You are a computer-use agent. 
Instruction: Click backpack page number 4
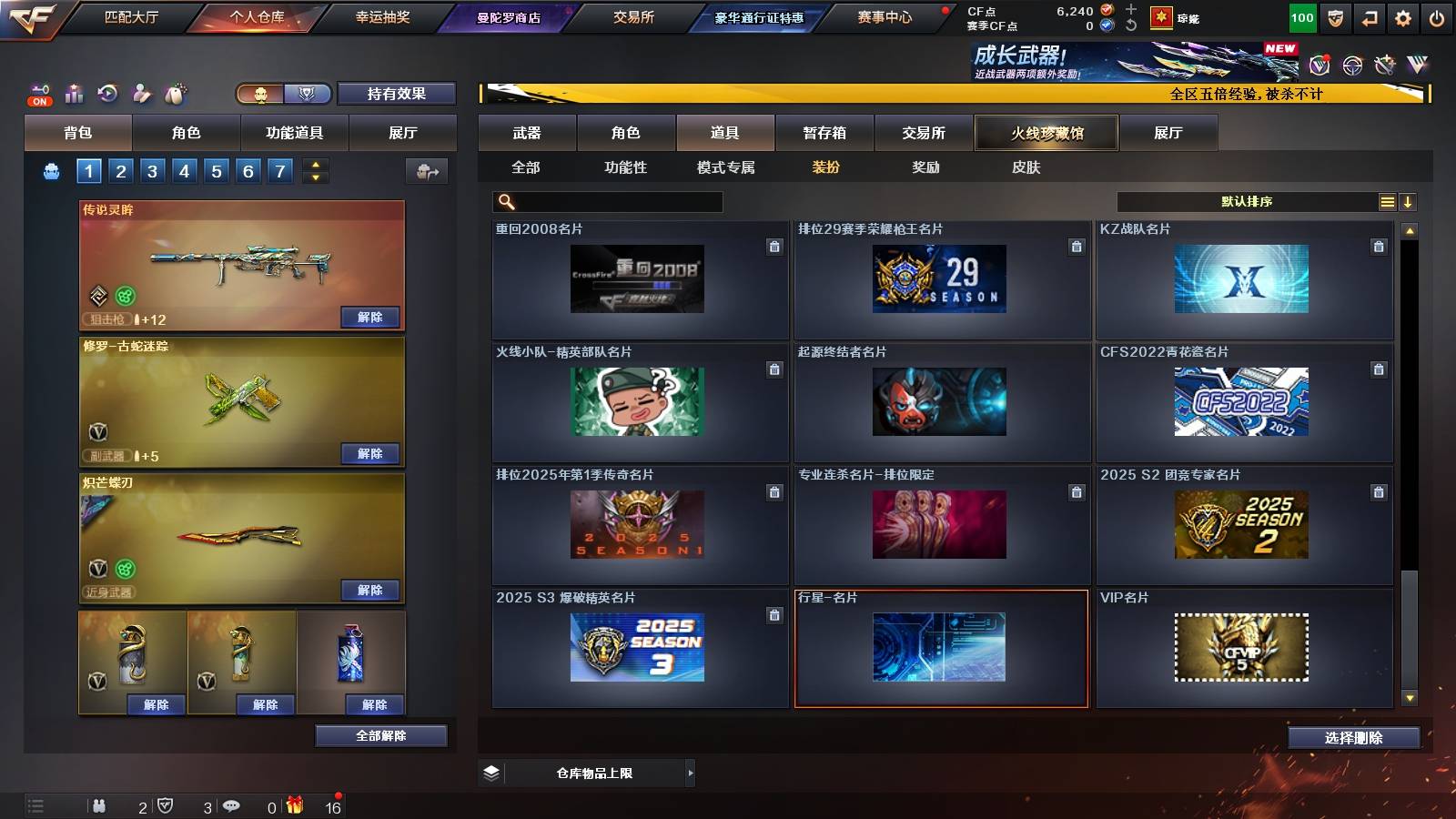(x=184, y=169)
